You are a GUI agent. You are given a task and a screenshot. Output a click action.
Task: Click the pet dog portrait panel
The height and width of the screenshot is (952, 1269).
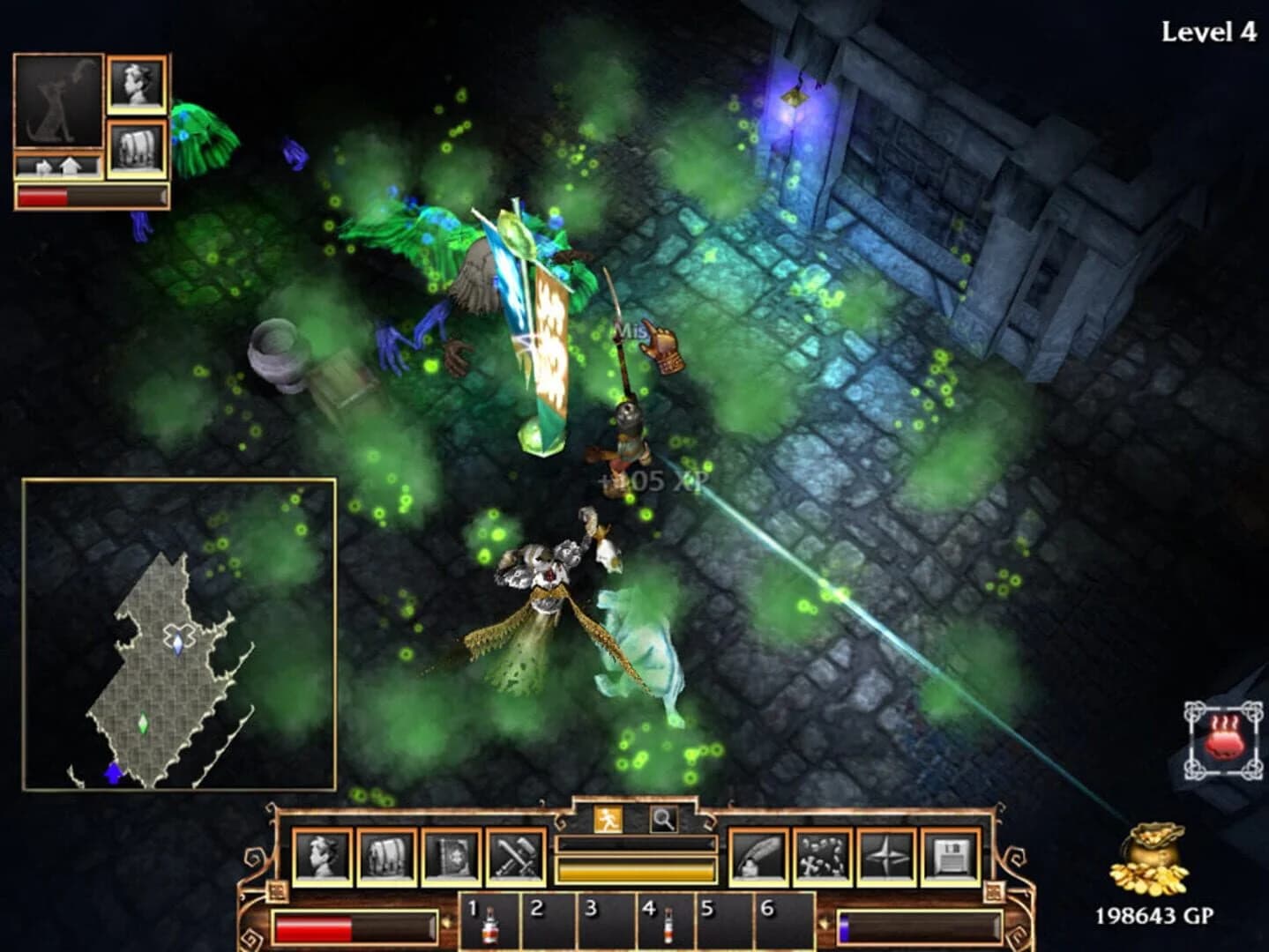point(58,100)
